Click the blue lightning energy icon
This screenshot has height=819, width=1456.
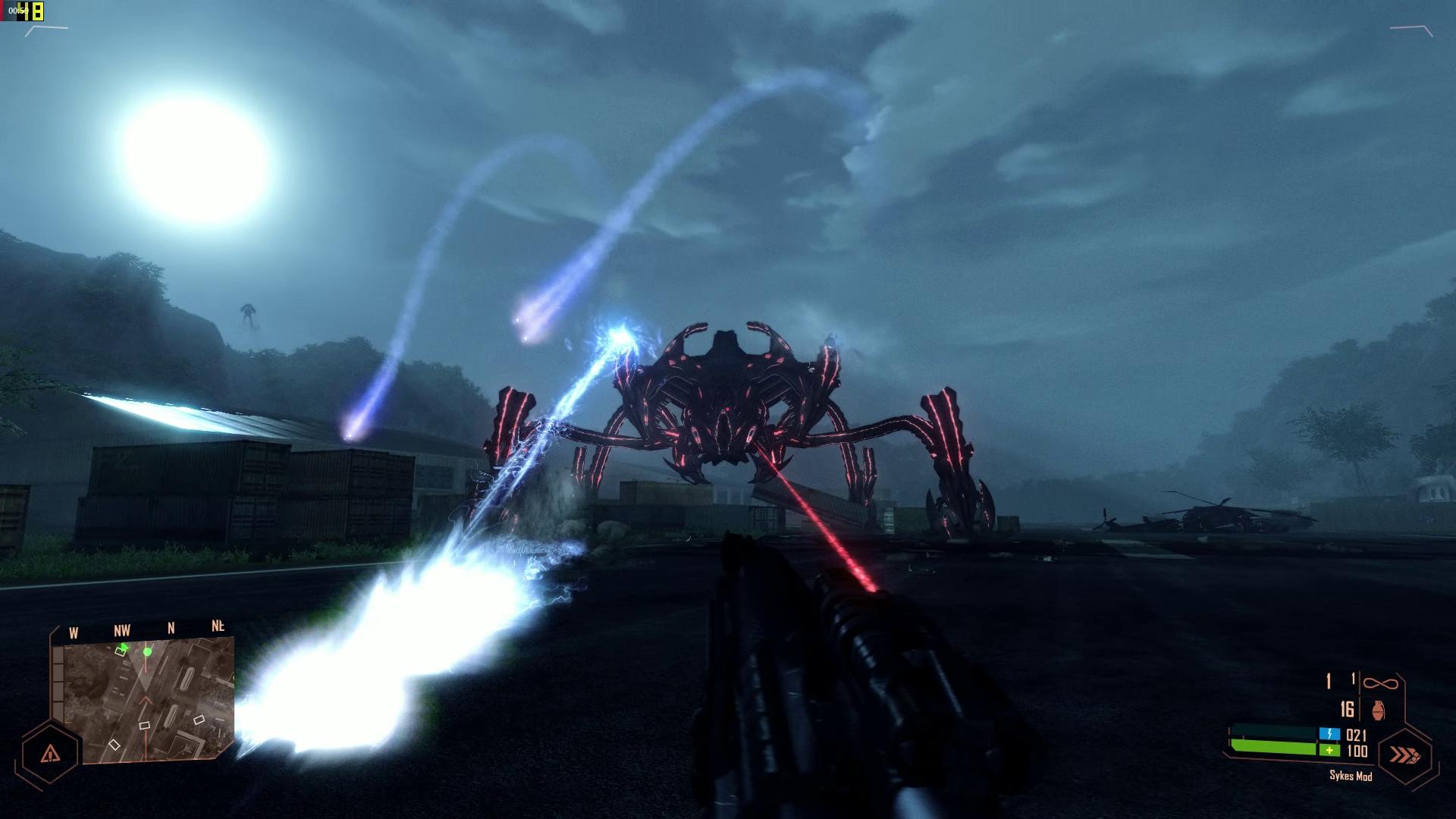pyautogui.click(x=1329, y=733)
